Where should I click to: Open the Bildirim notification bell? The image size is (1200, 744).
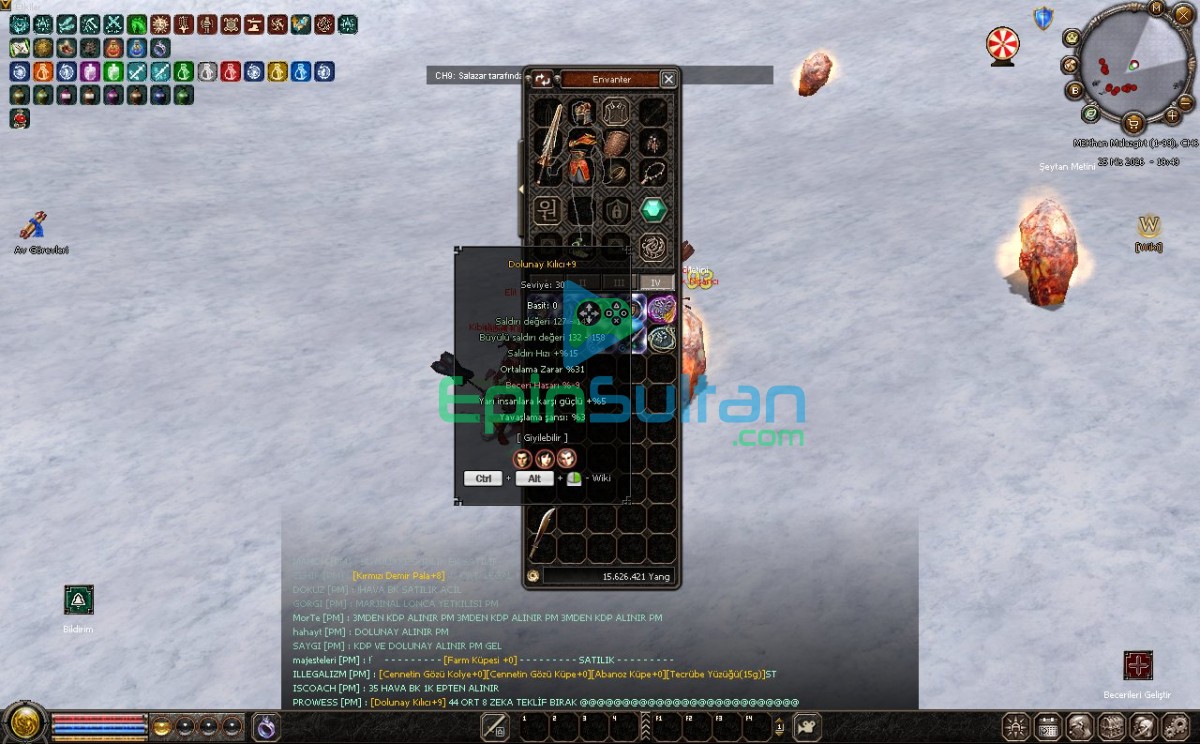(78, 599)
